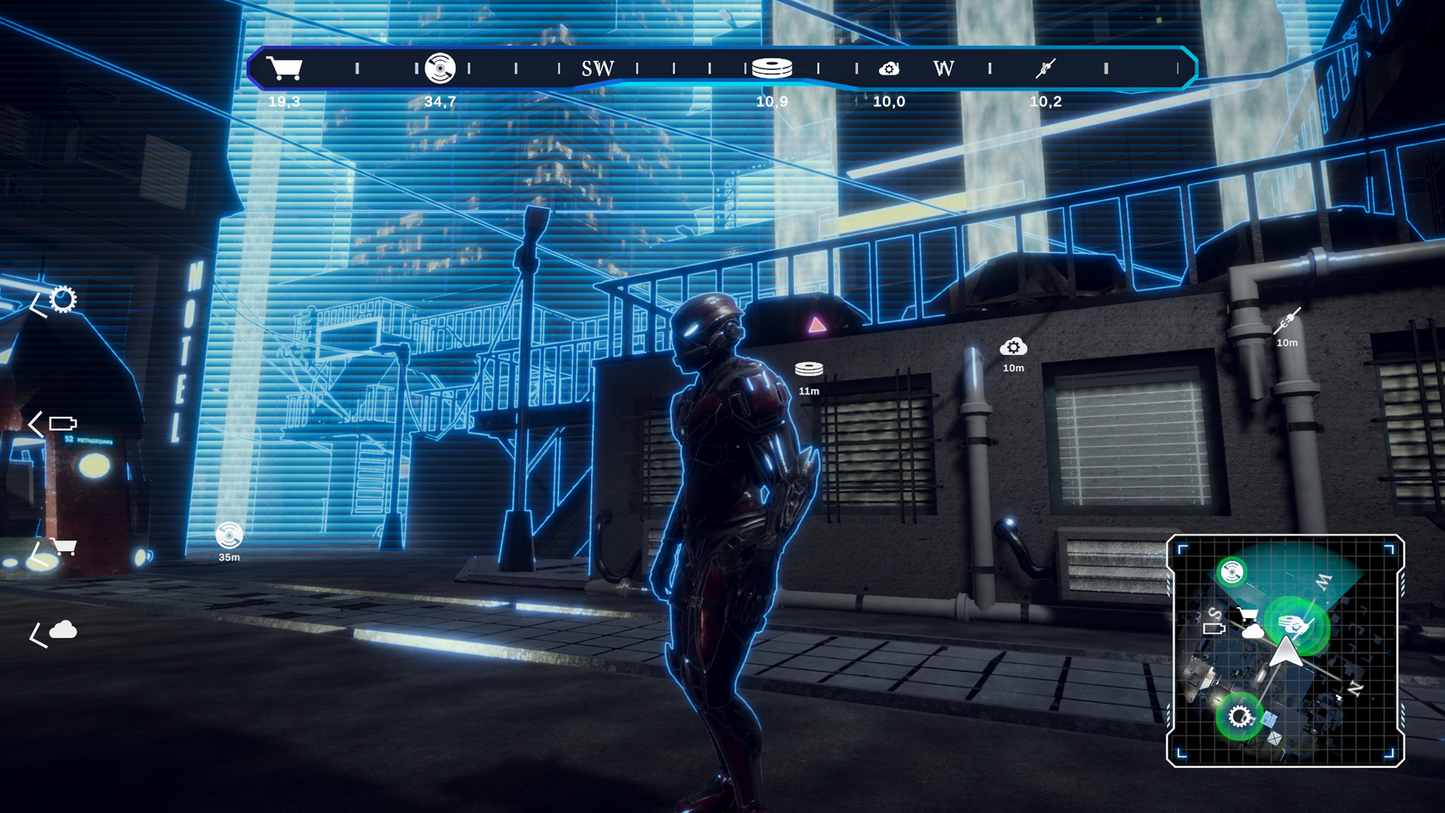Viewport: 1445px width, 813px height.
Task: Select the cloud gear waypoint marked 10m
Action: [x=1013, y=347]
